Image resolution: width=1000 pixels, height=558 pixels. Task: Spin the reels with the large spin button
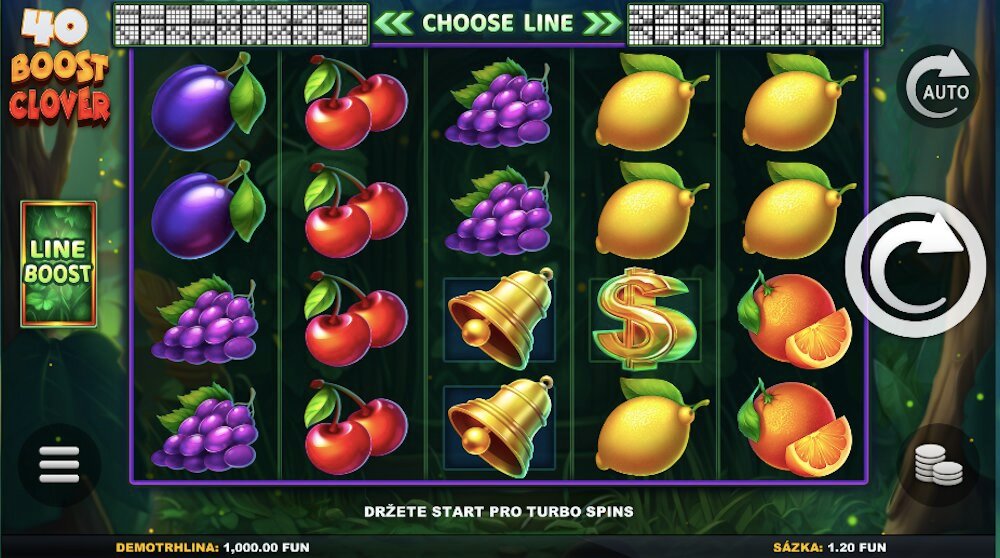[915, 266]
